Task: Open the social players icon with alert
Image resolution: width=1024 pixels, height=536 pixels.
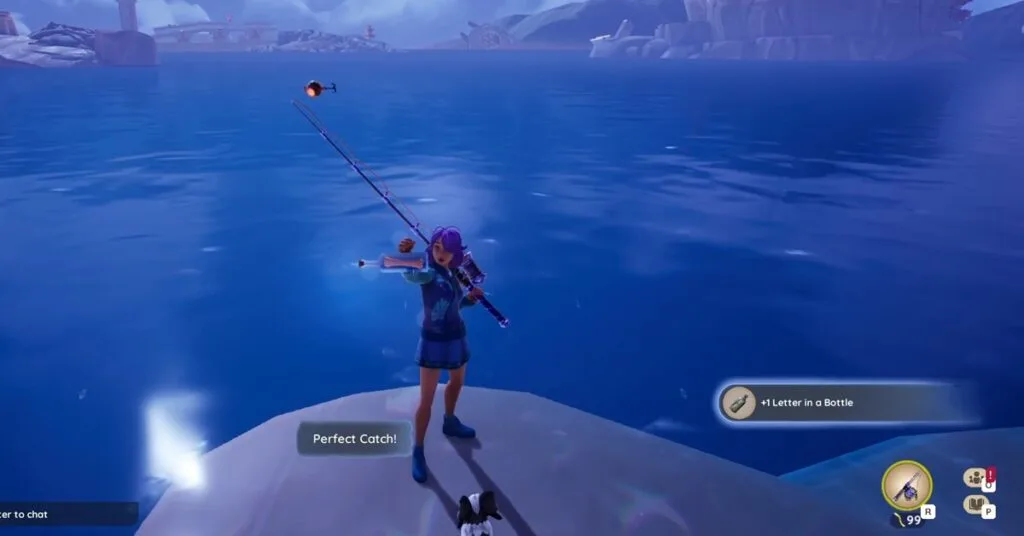Action: [974, 479]
